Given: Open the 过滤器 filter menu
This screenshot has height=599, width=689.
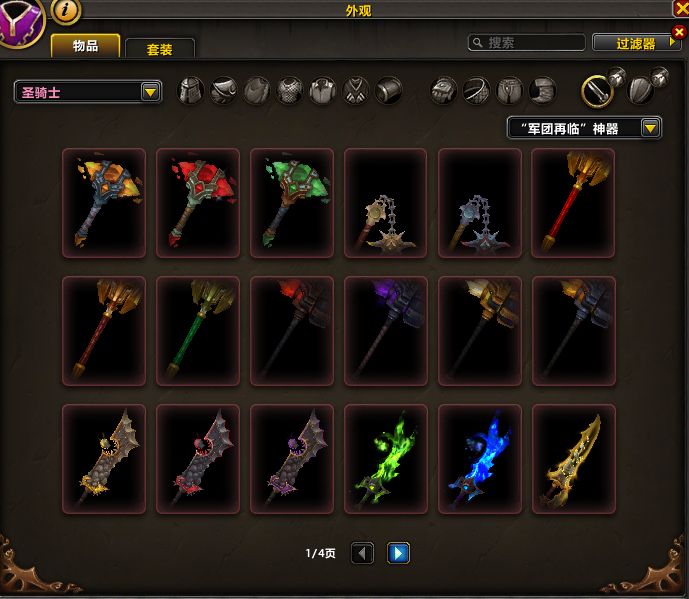Looking at the screenshot, I should click(x=636, y=43).
